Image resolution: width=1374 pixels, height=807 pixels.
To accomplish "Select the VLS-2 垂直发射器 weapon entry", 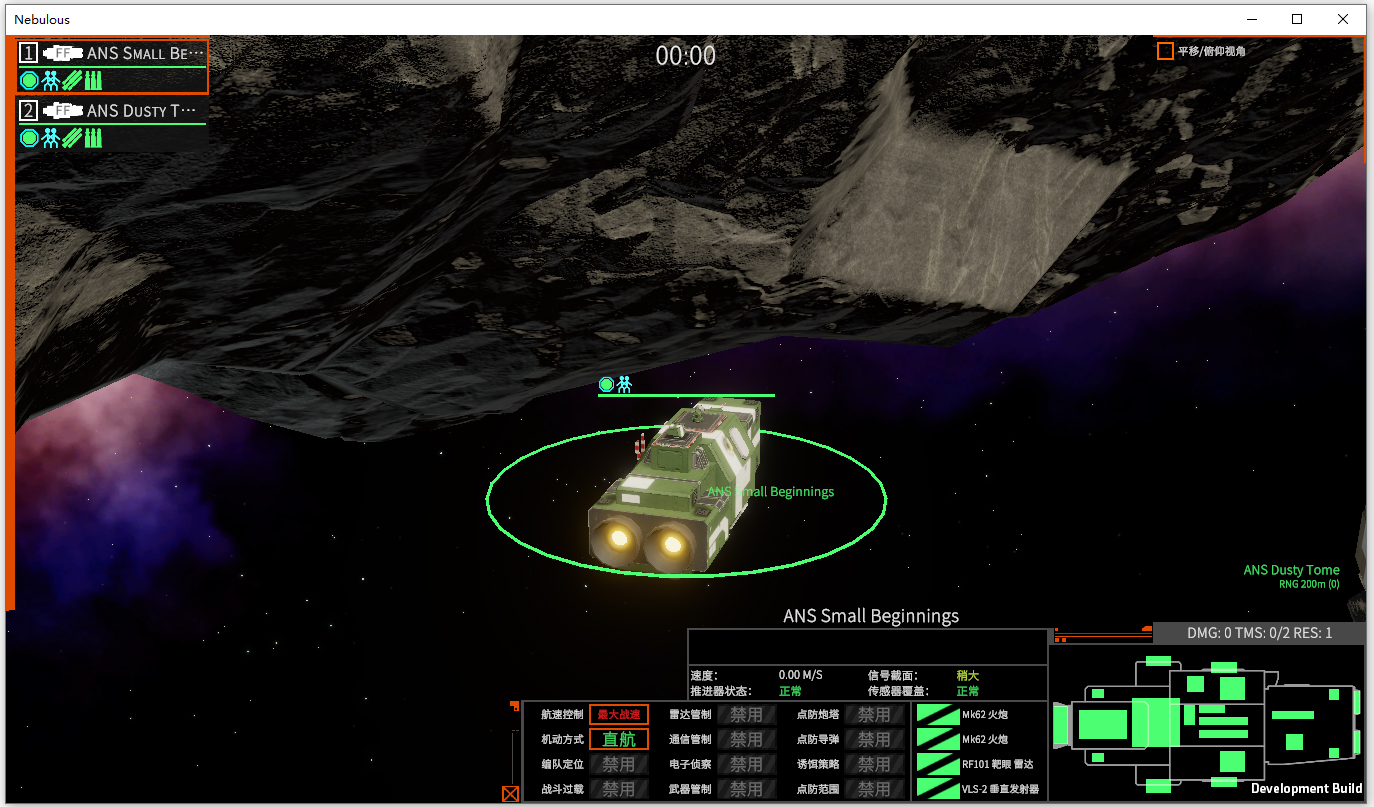I will pos(980,790).
